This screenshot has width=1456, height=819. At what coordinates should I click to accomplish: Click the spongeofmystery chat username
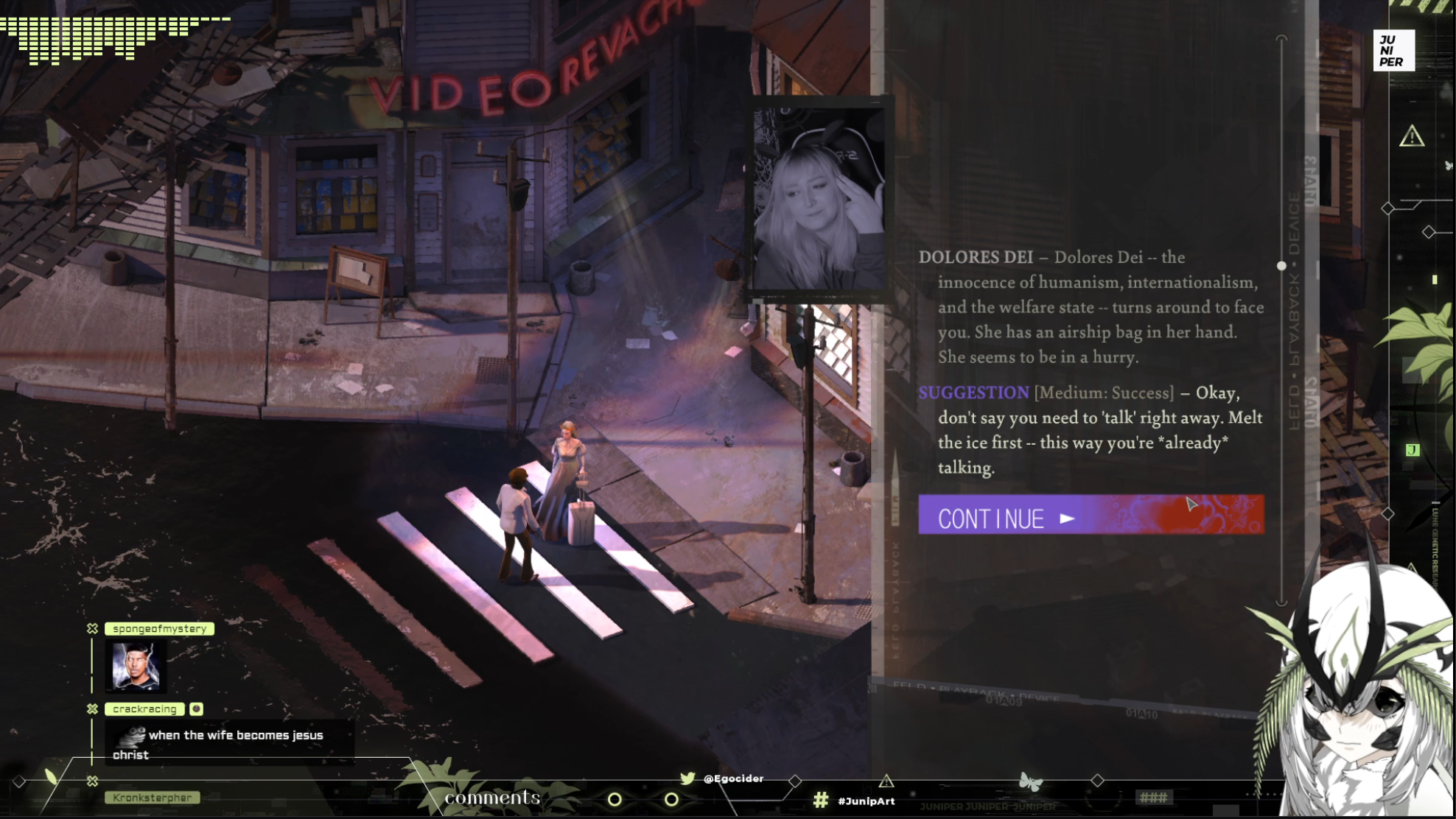159,629
